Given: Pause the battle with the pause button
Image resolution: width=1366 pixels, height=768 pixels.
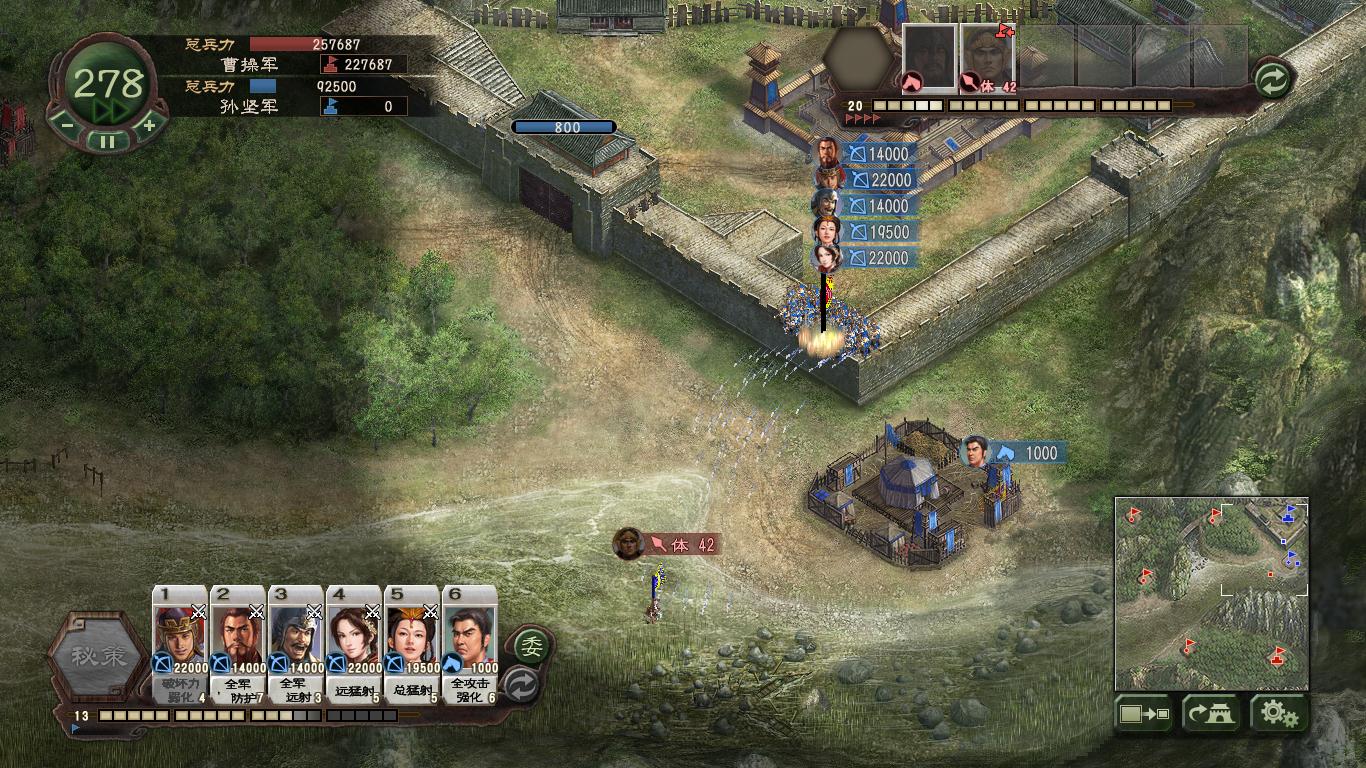Looking at the screenshot, I should 107,141.
